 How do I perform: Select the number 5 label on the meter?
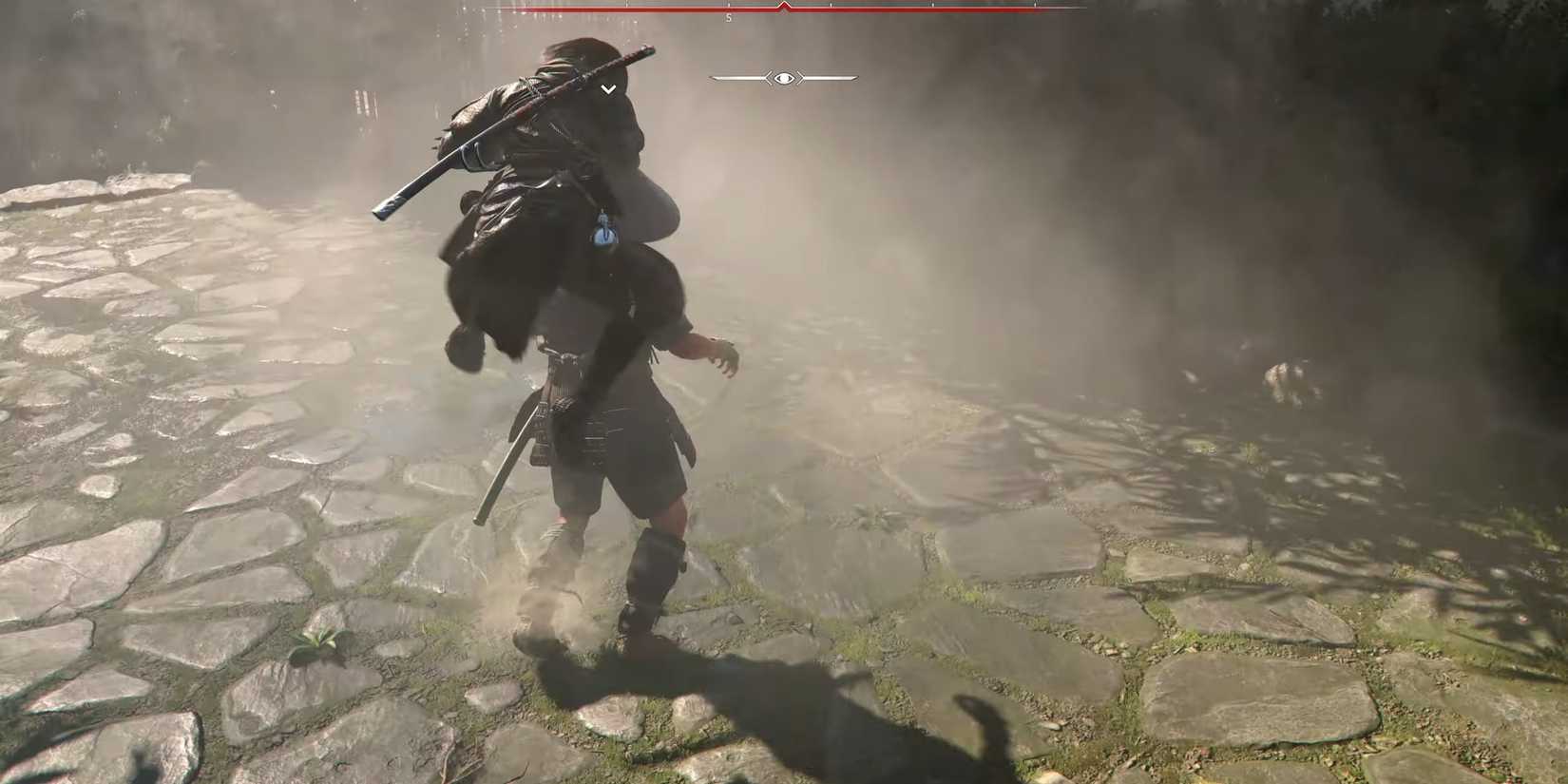click(729, 17)
